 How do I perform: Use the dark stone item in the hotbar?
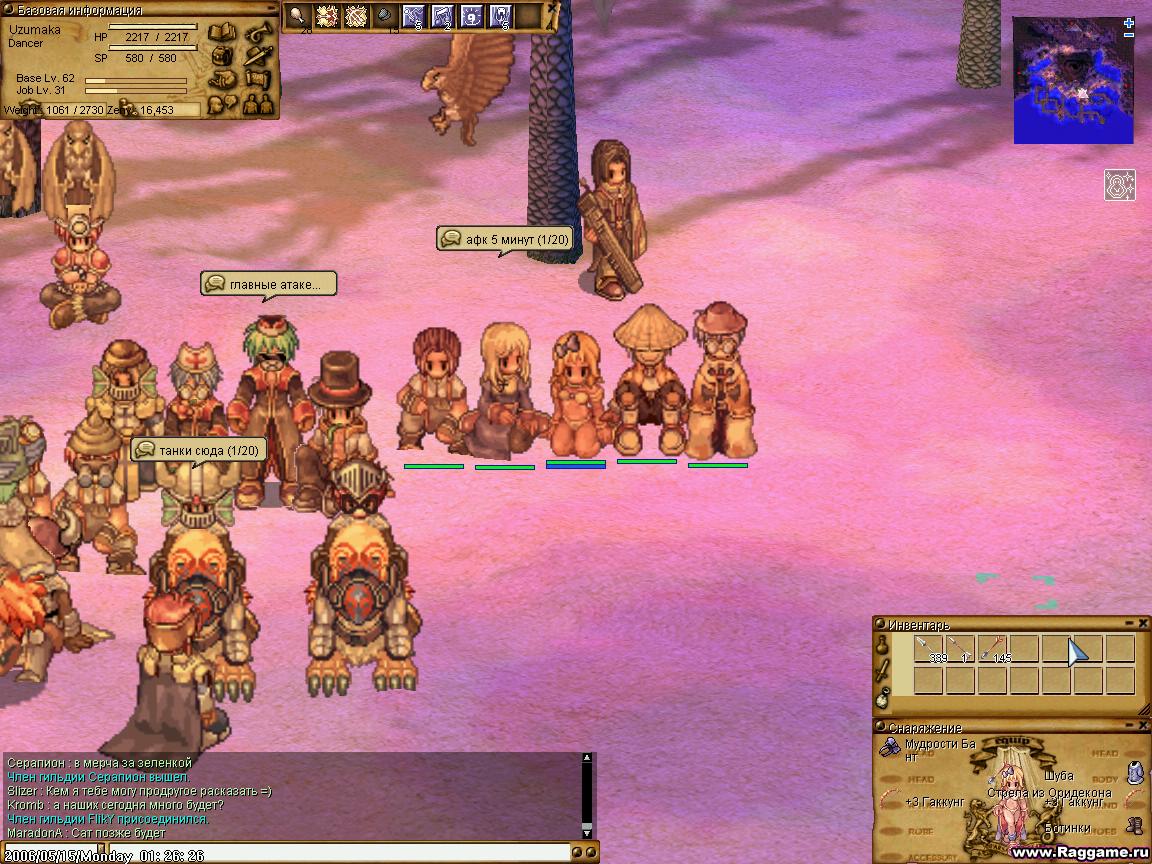[385, 16]
